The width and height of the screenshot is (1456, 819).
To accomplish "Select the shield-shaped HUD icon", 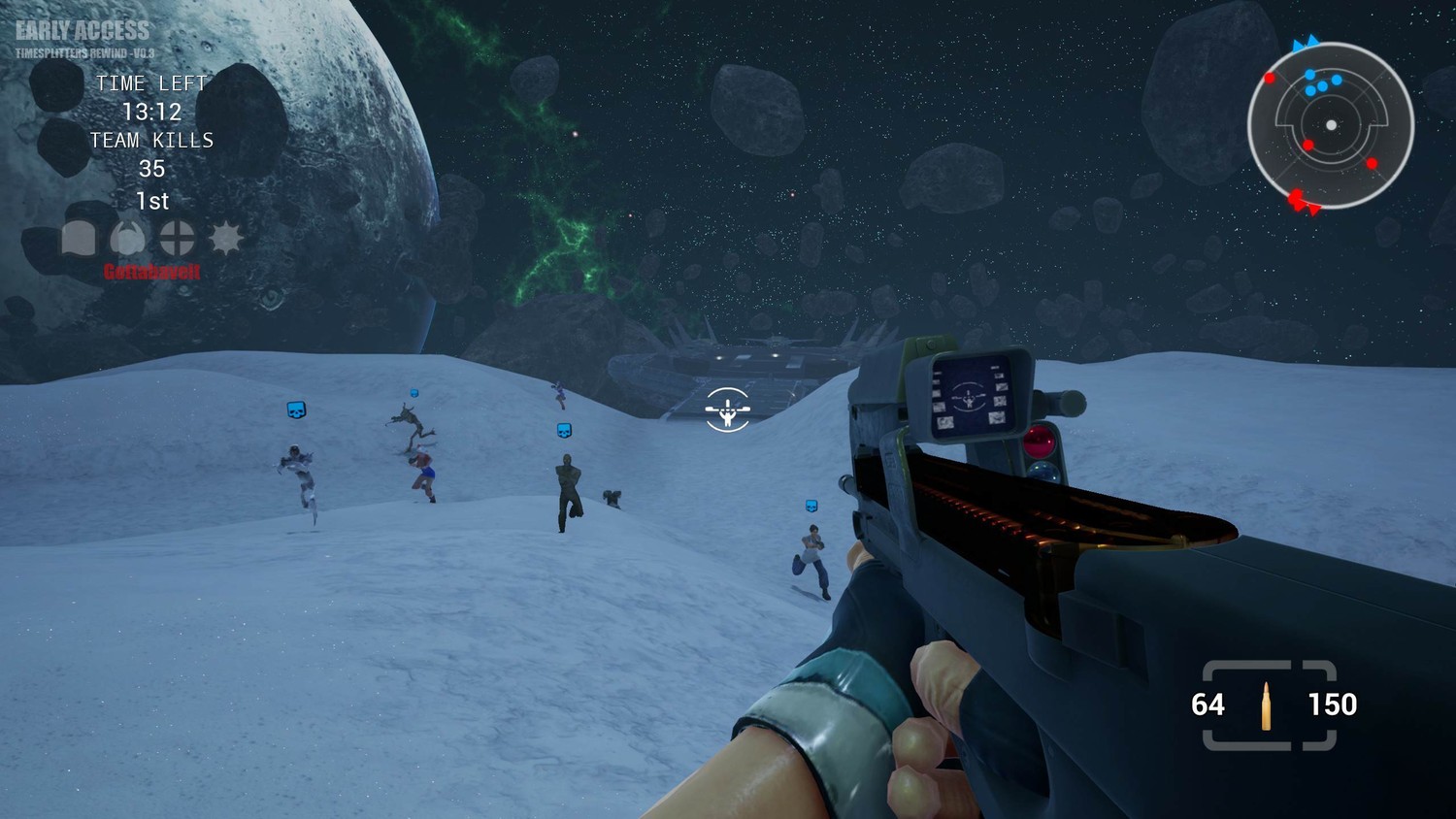I will pyautogui.click(x=80, y=238).
